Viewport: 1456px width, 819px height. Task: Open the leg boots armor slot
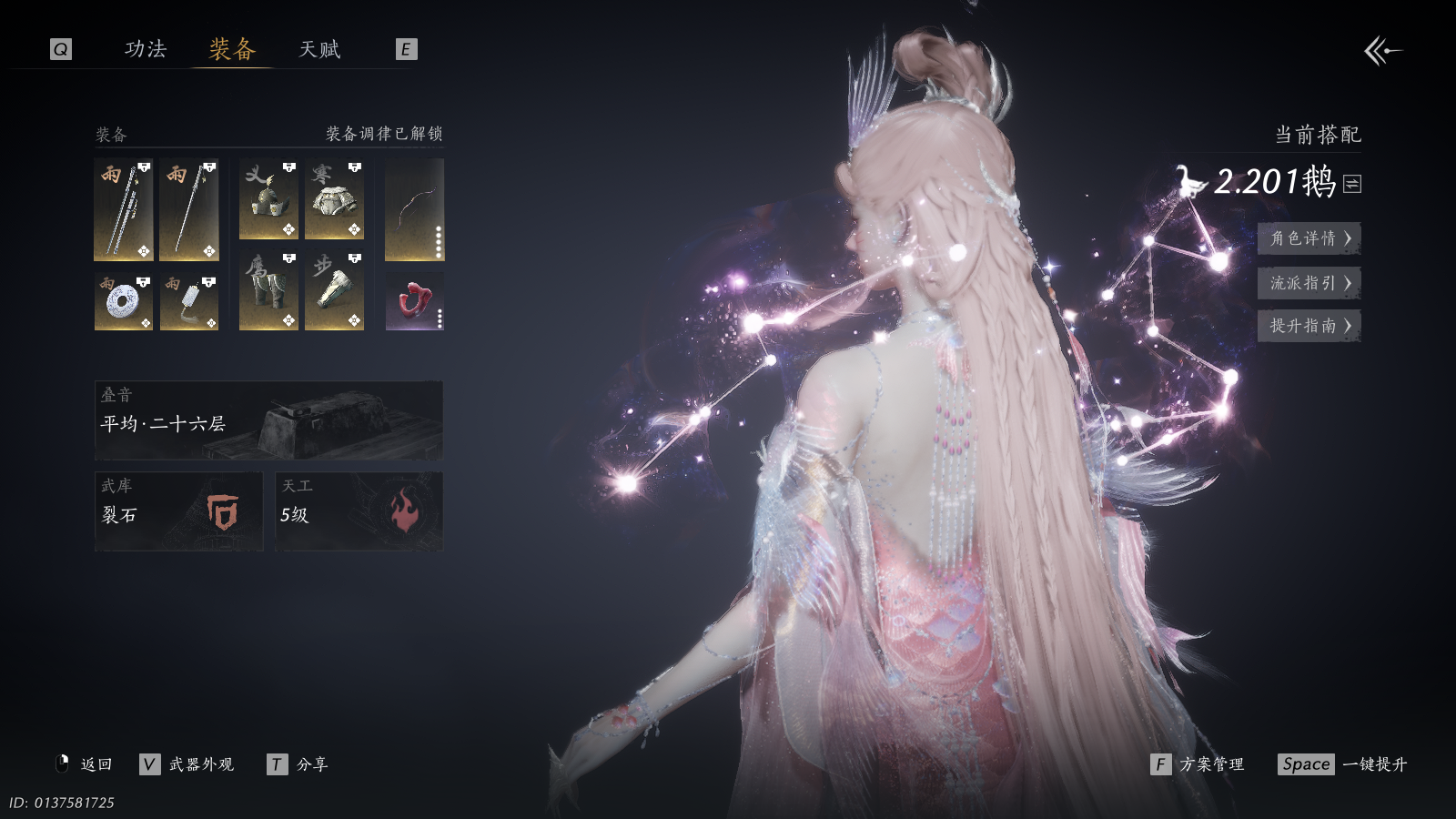click(268, 291)
